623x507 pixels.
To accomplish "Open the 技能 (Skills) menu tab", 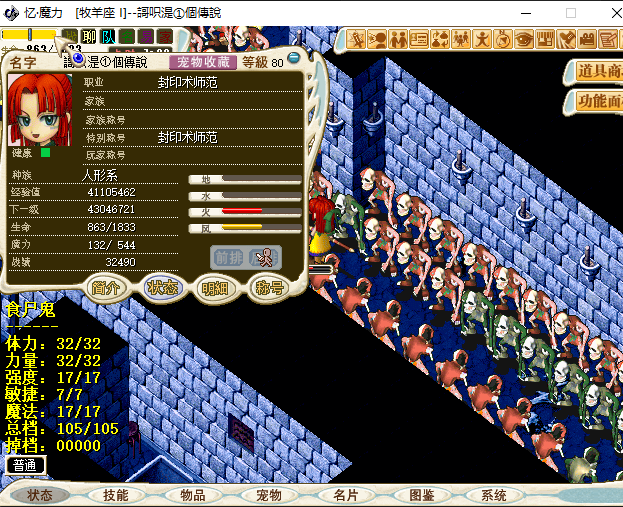I will 116,495.
